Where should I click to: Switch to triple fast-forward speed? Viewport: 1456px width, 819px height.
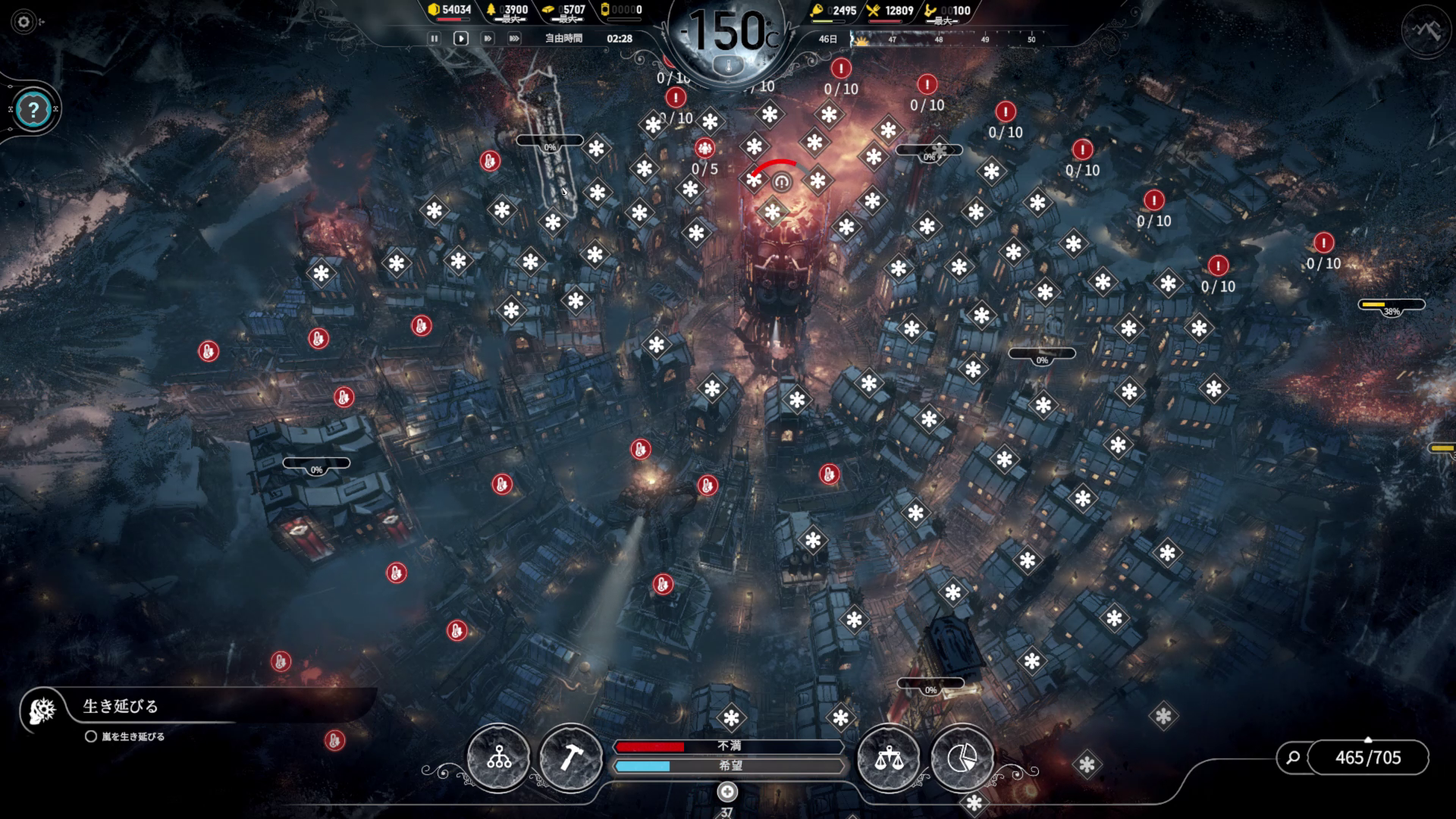tap(514, 38)
